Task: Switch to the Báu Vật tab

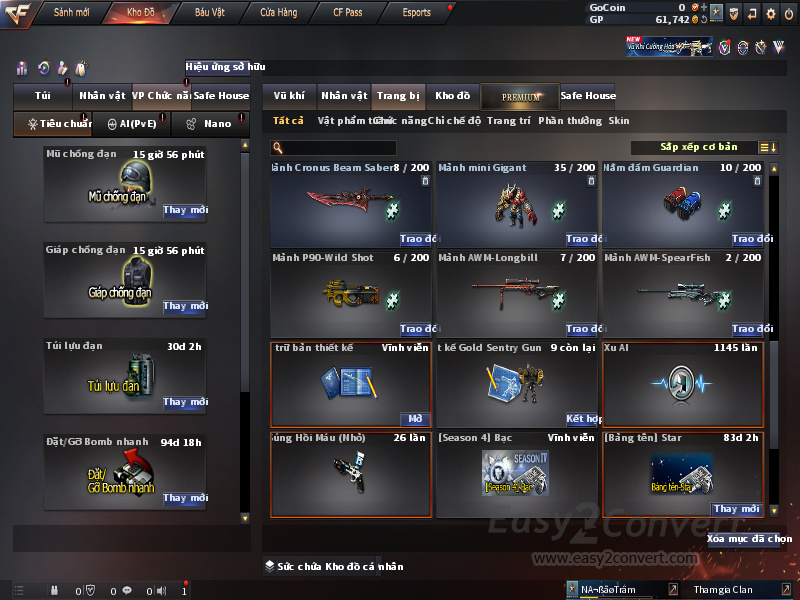Action: pyautogui.click(x=209, y=13)
